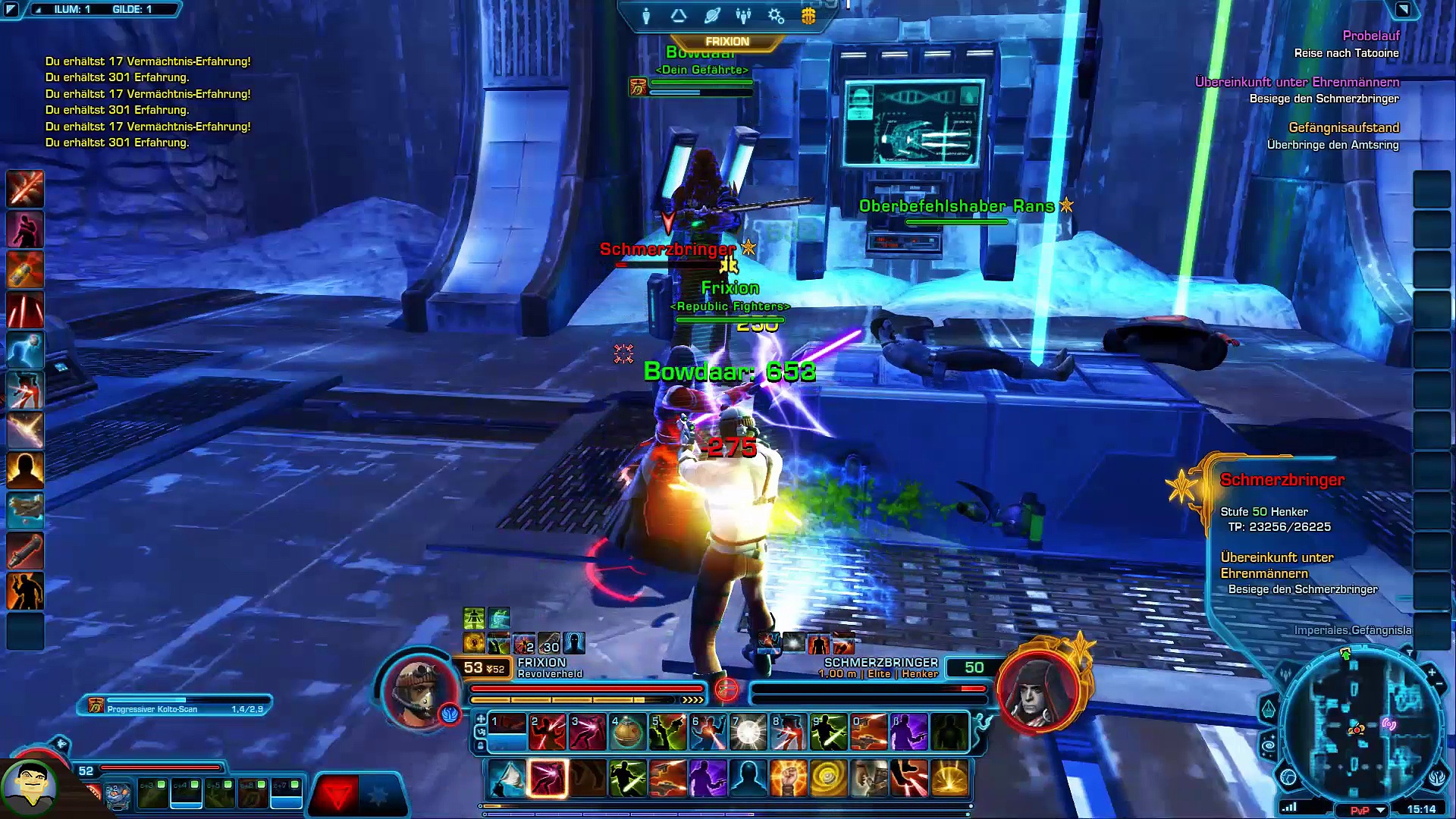Open the planet-shaped navigation menu
The image size is (1456, 819).
point(711,16)
